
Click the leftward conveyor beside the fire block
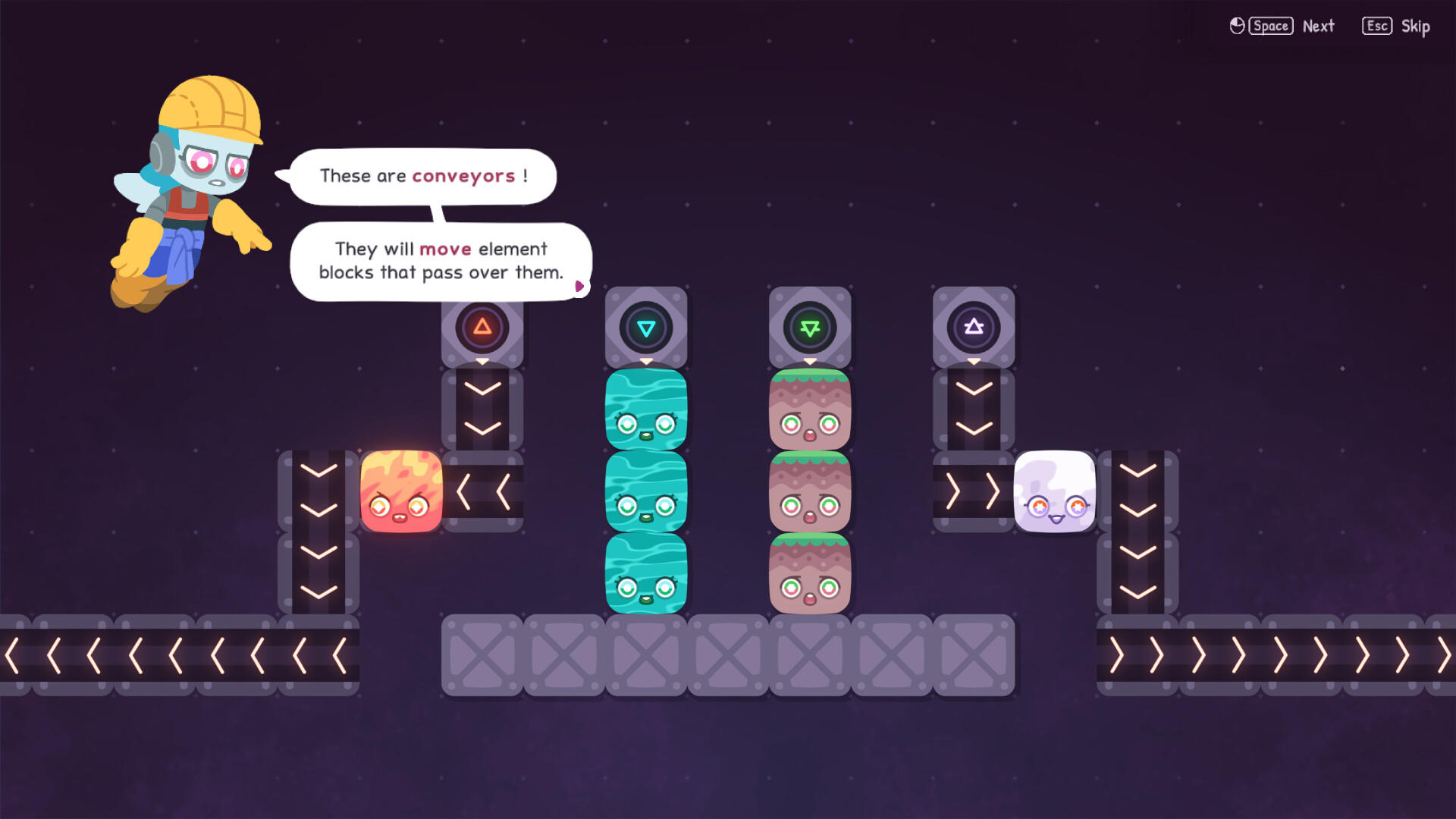pyautogui.click(x=483, y=493)
